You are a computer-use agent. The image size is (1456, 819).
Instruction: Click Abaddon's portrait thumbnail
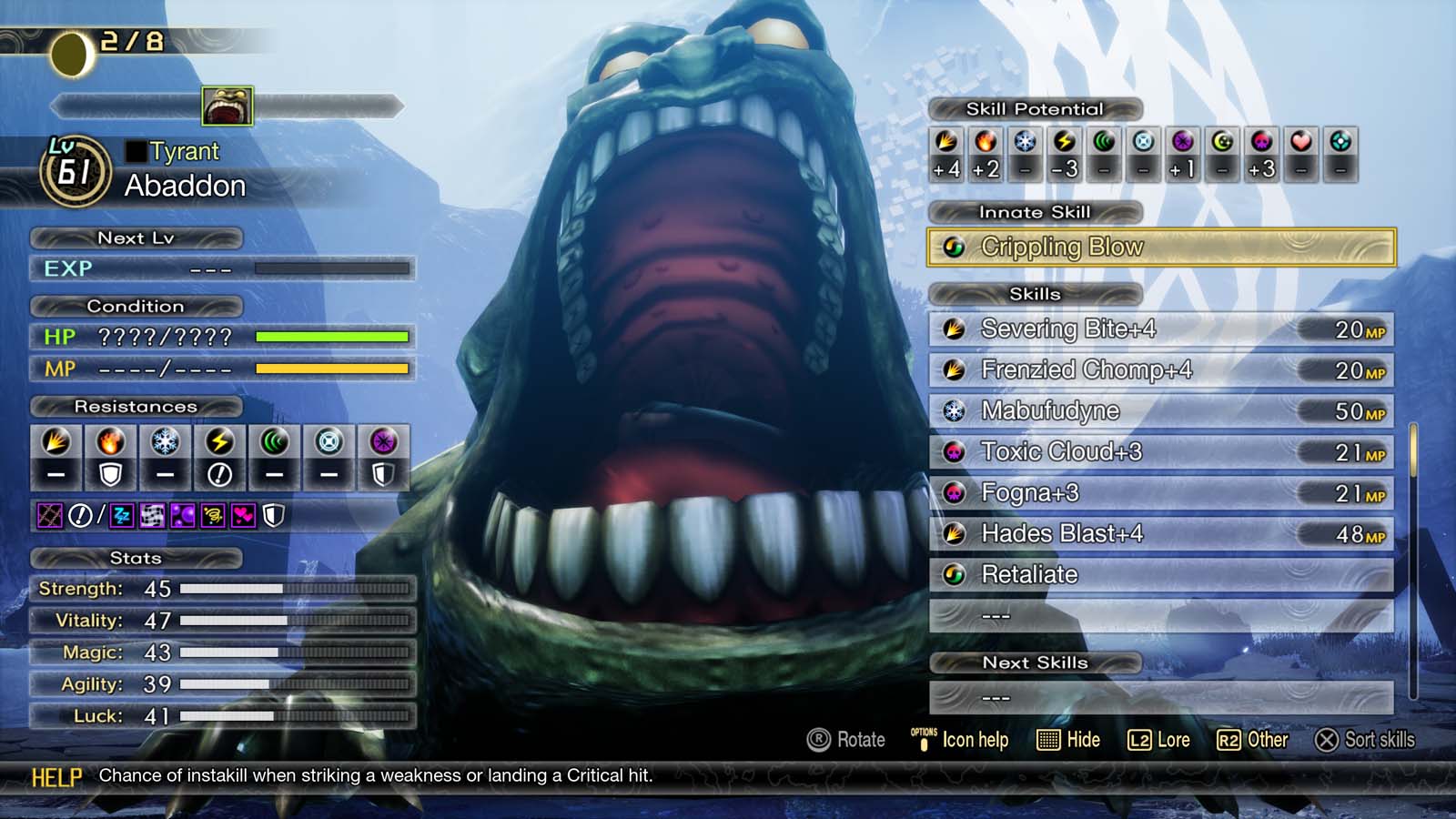coord(227,104)
